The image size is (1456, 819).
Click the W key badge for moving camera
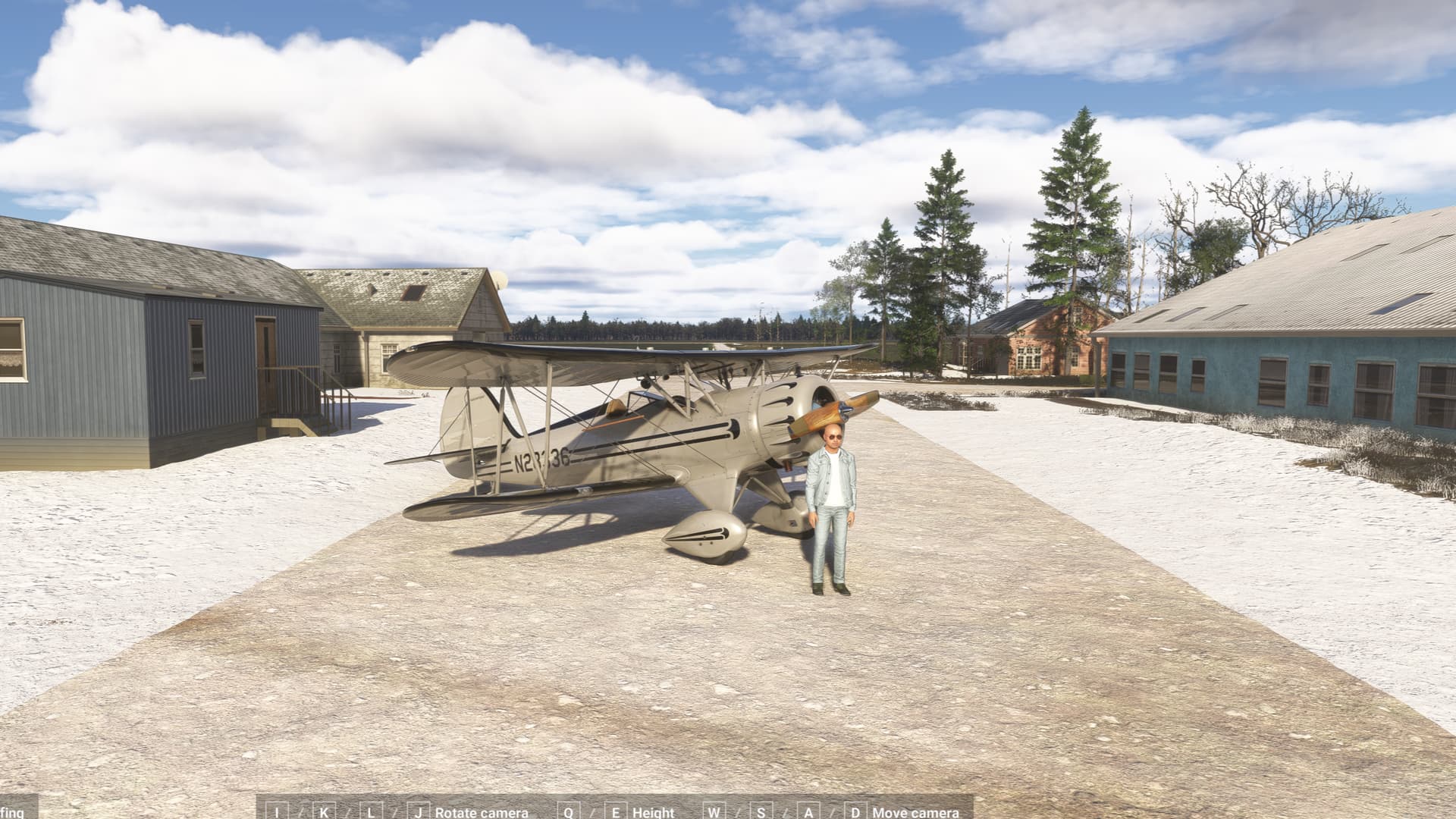pos(714,812)
